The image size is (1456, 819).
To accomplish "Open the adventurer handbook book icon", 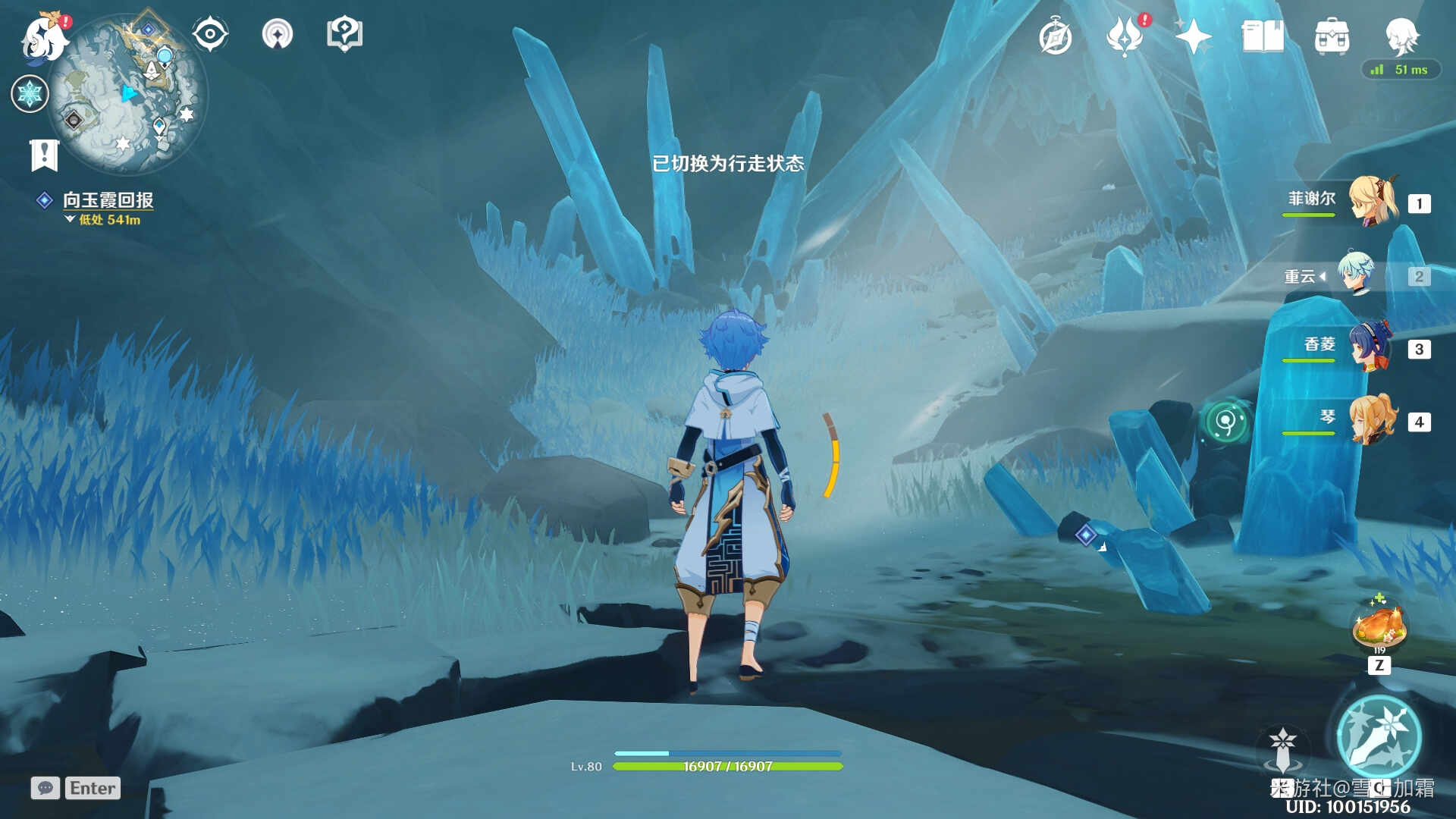I will [1263, 36].
